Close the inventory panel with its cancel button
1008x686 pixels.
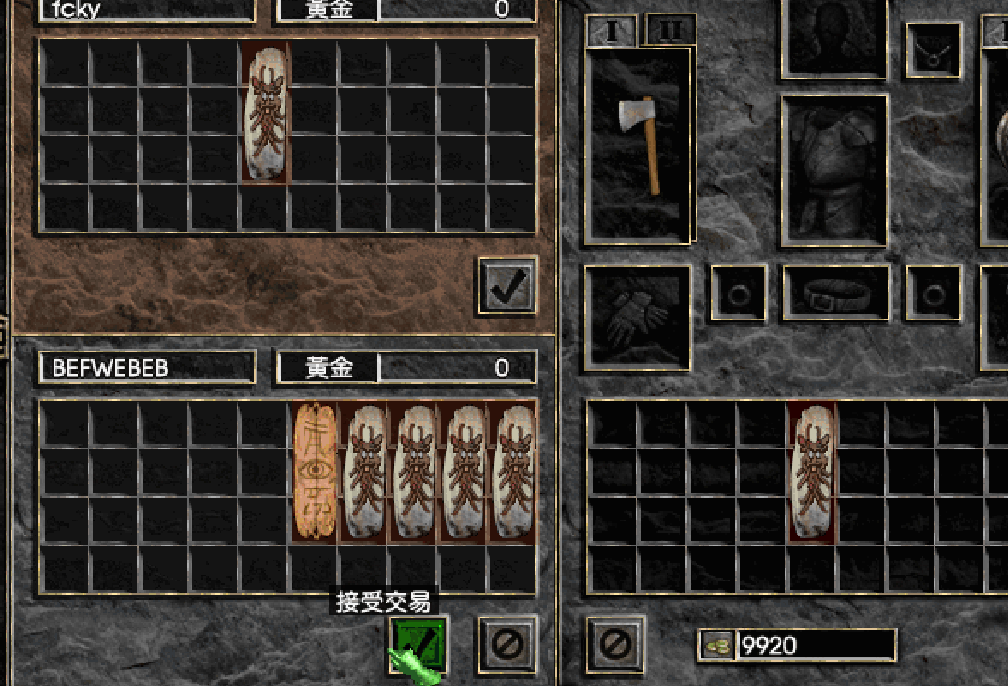tap(613, 643)
